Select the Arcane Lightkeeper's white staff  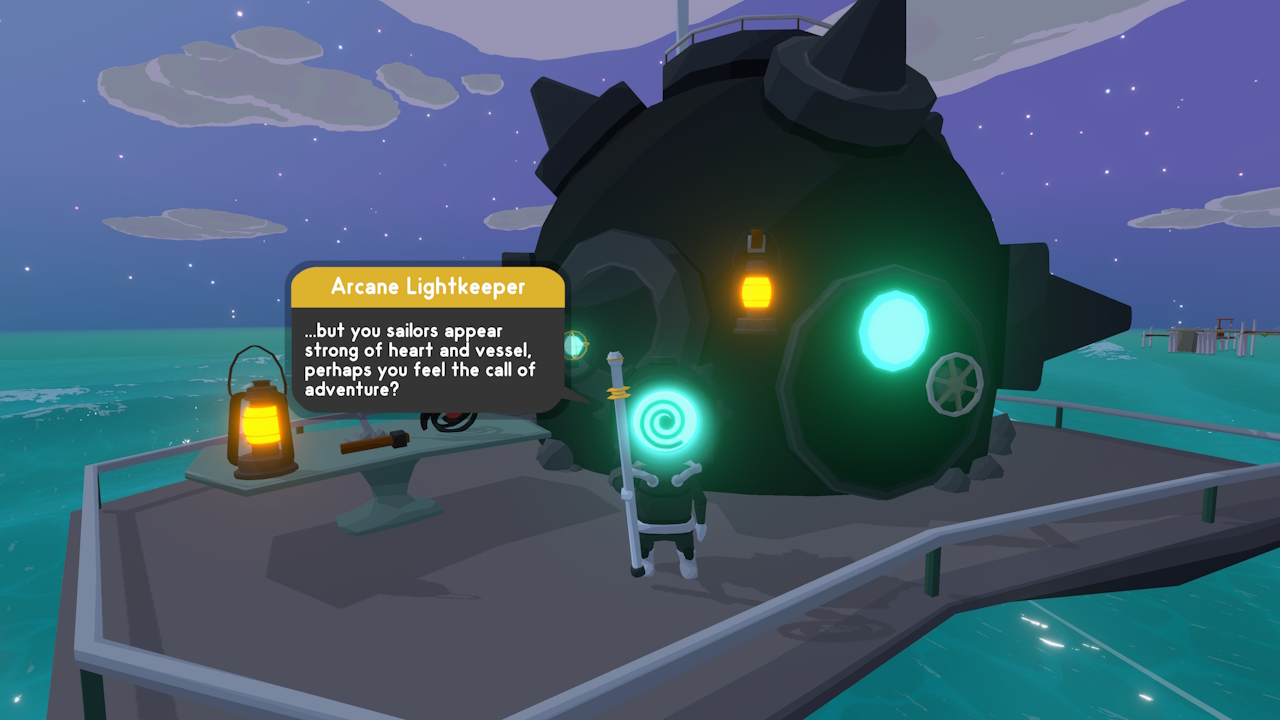point(624,460)
